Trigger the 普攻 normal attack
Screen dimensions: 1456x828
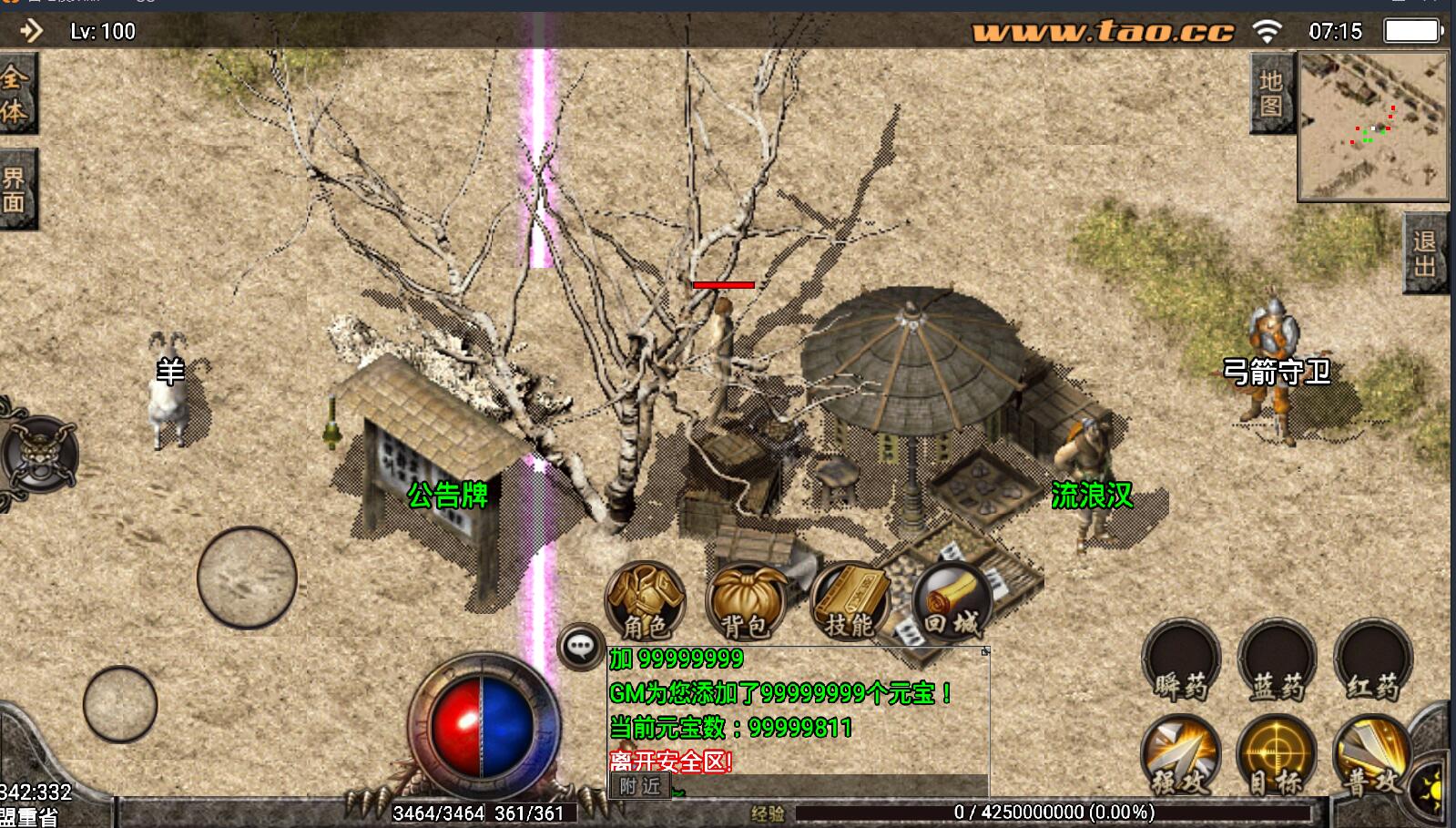[x=1371, y=756]
